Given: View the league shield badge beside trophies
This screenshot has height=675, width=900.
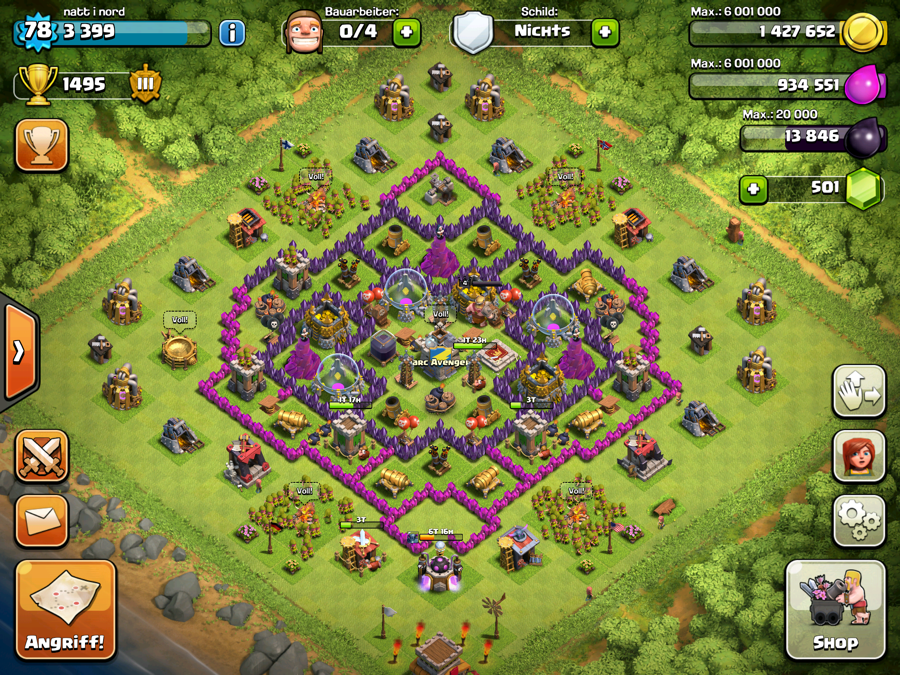Looking at the screenshot, I should 145,85.
